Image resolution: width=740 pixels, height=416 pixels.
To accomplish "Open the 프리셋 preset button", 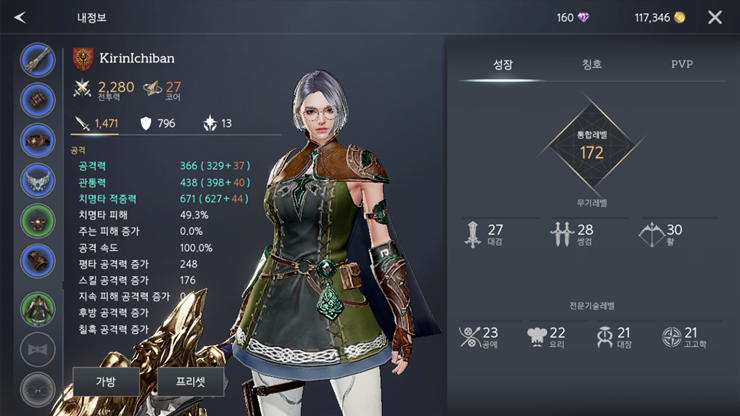I will [x=191, y=381].
